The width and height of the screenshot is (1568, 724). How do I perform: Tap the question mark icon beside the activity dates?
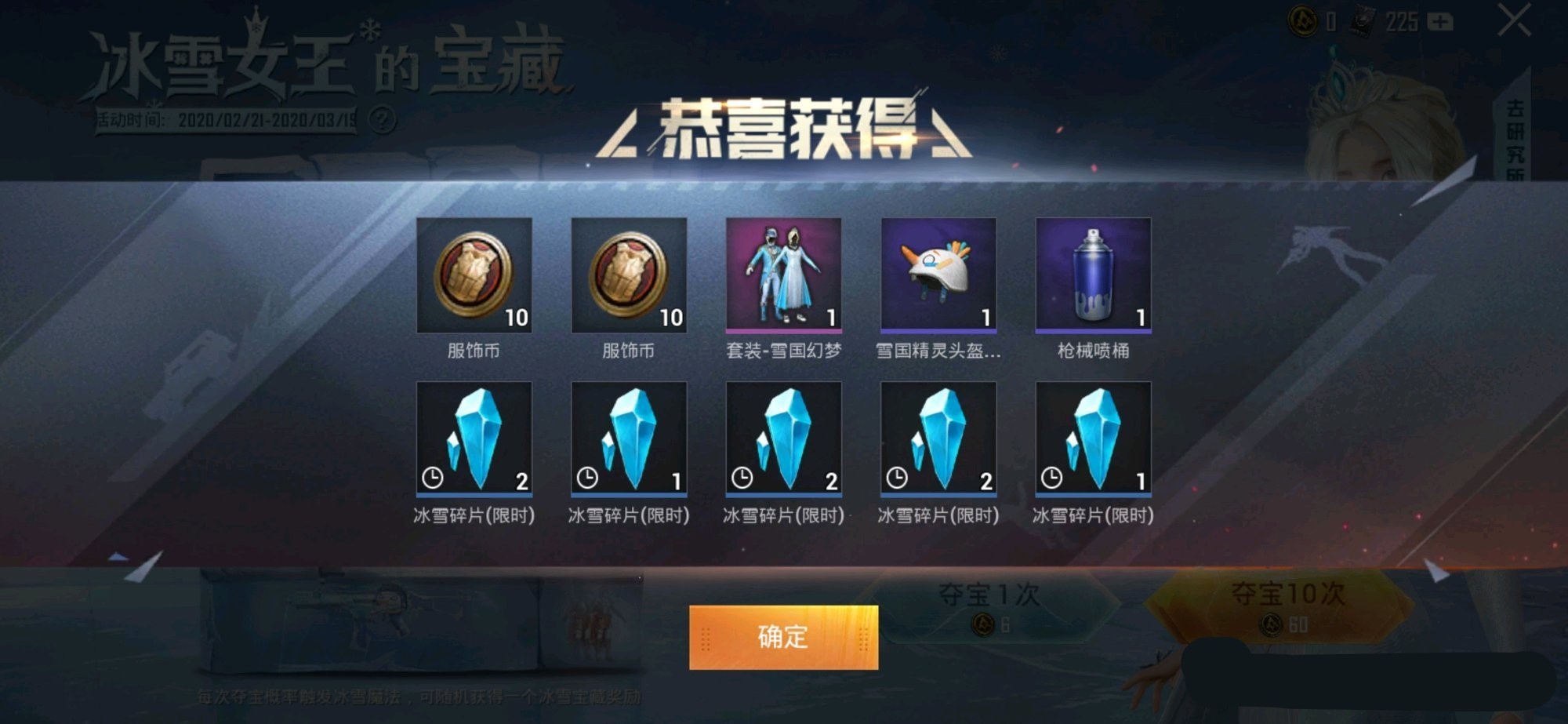point(383,119)
